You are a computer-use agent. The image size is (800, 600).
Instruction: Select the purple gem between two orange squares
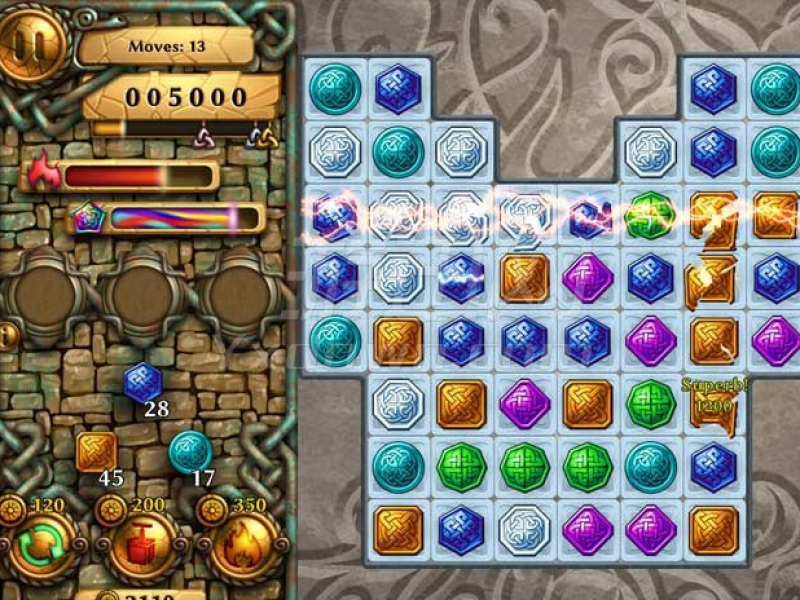coord(524,402)
